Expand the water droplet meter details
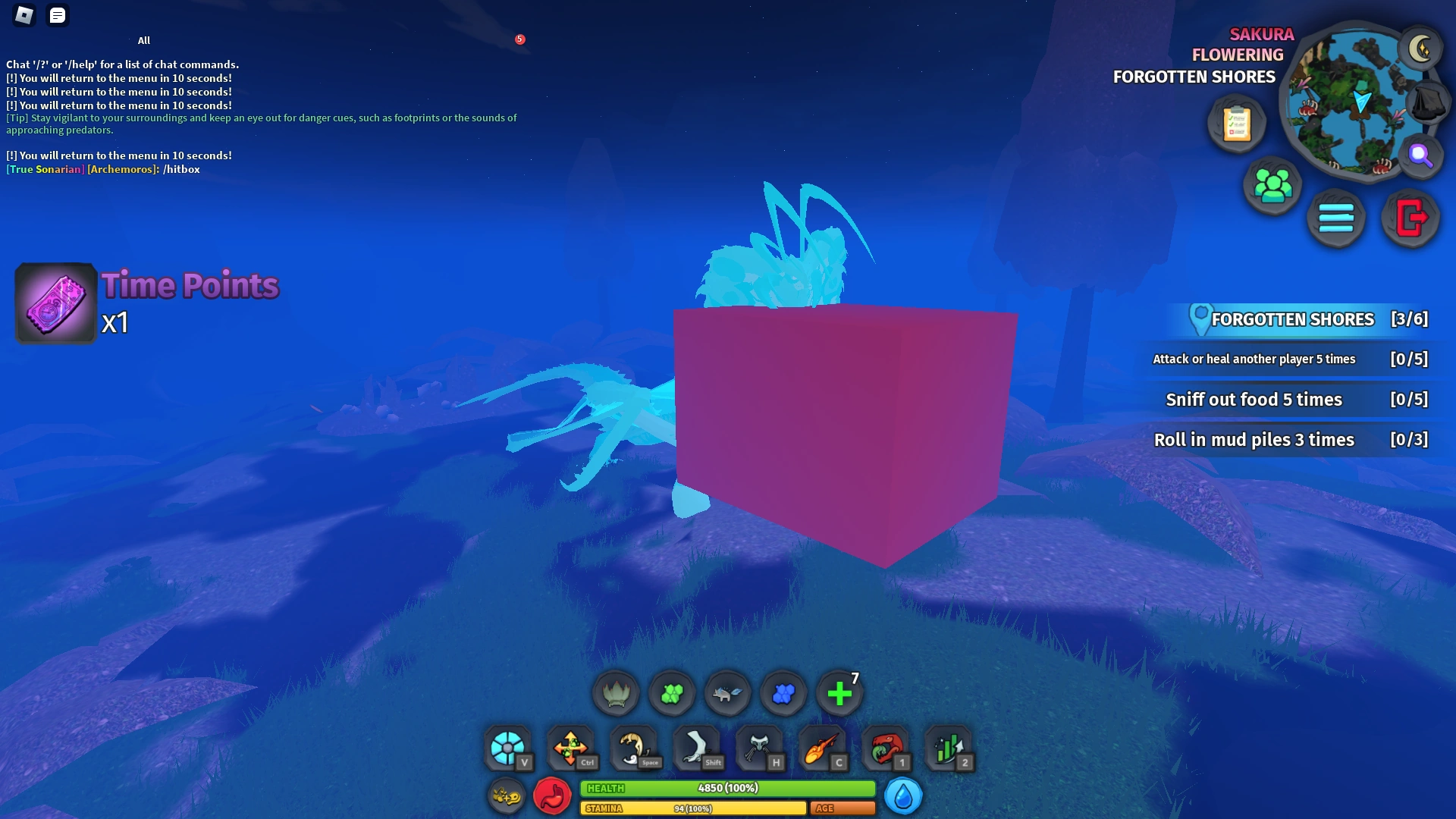 pos(902,795)
